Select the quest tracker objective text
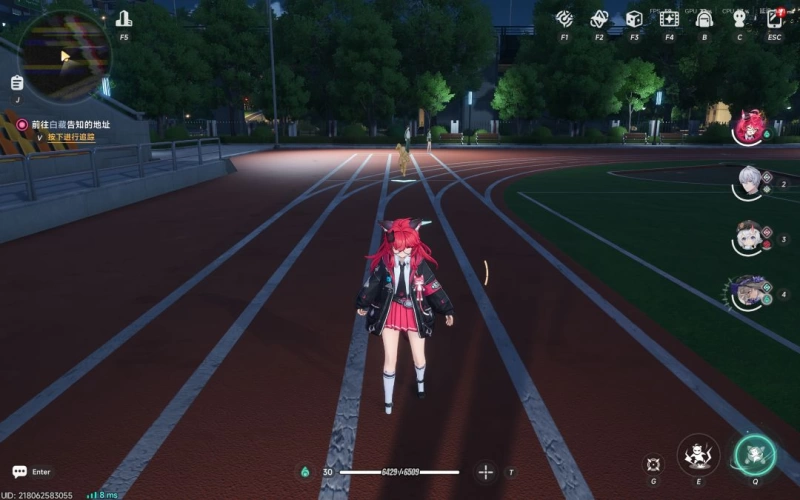This screenshot has height=500, width=800. 70,124
